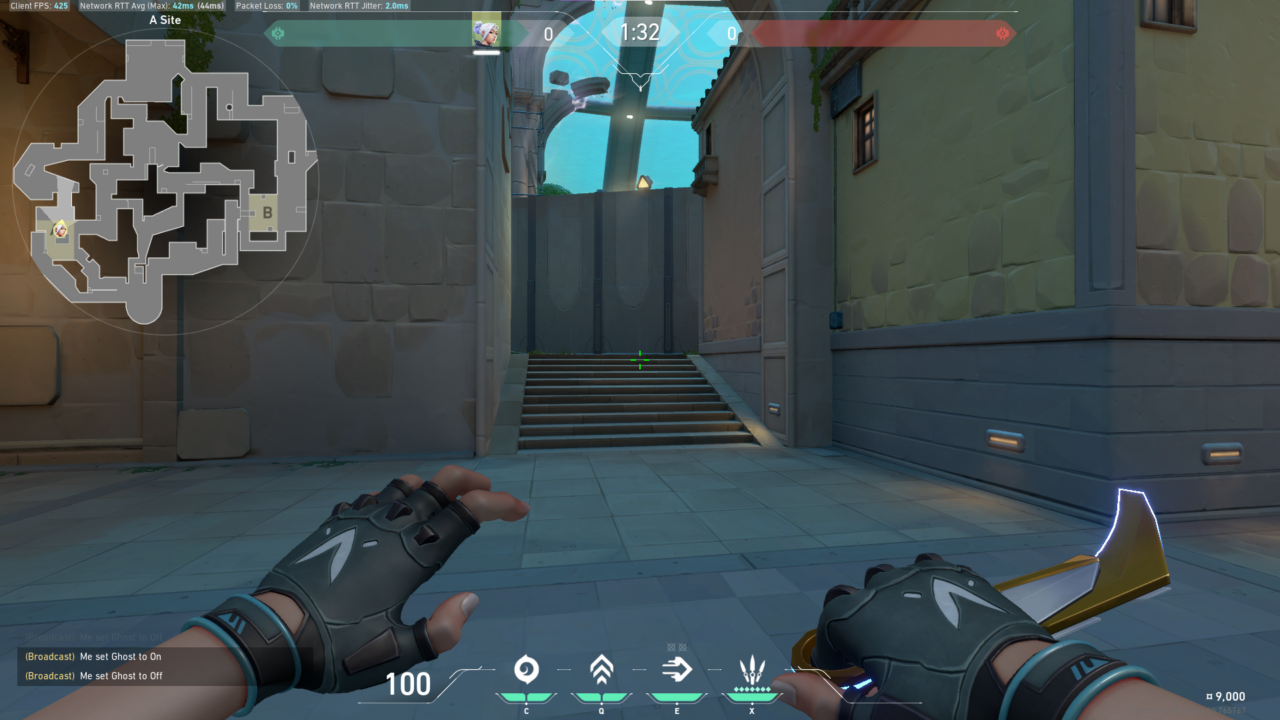Click the B site marker on the minimap

pyautogui.click(x=267, y=214)
